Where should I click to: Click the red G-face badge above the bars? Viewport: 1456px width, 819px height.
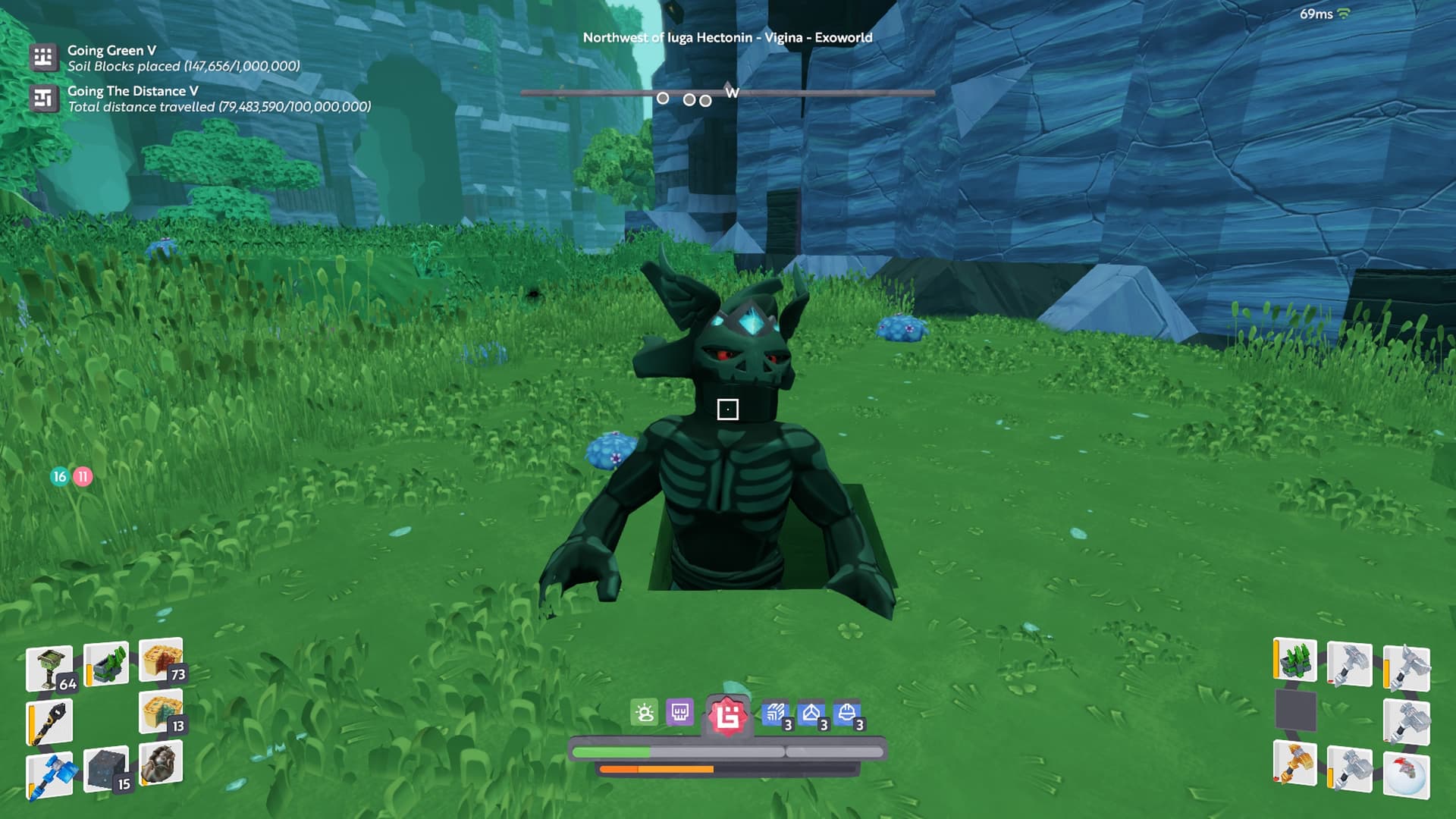(728, 716)
